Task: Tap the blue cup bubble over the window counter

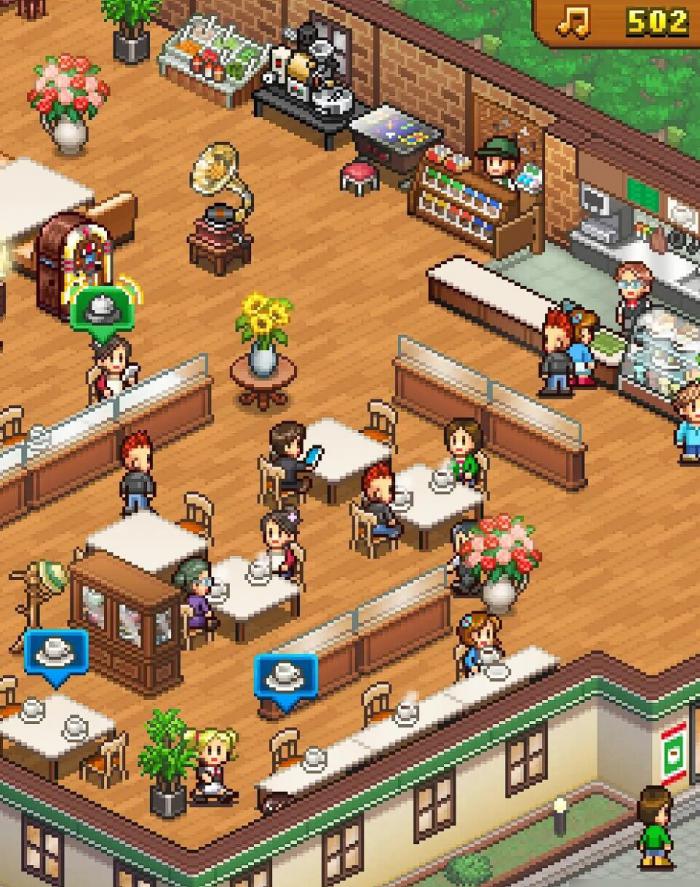Action: [x=285, y=677]
